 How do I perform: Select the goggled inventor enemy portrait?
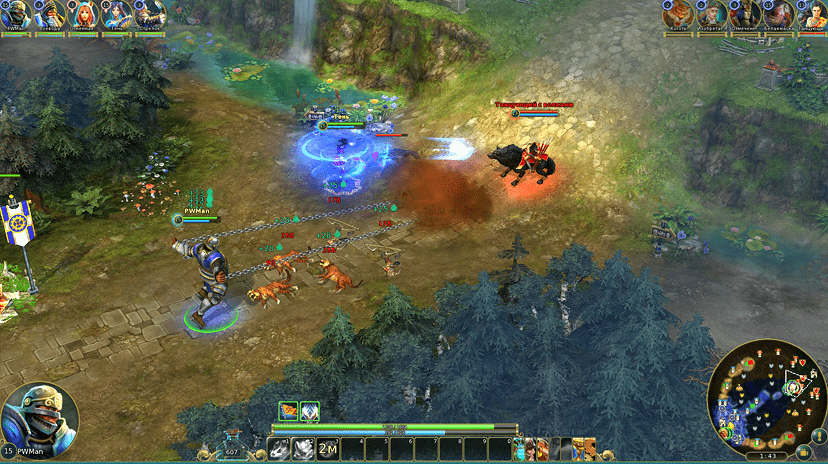(712, 14)
